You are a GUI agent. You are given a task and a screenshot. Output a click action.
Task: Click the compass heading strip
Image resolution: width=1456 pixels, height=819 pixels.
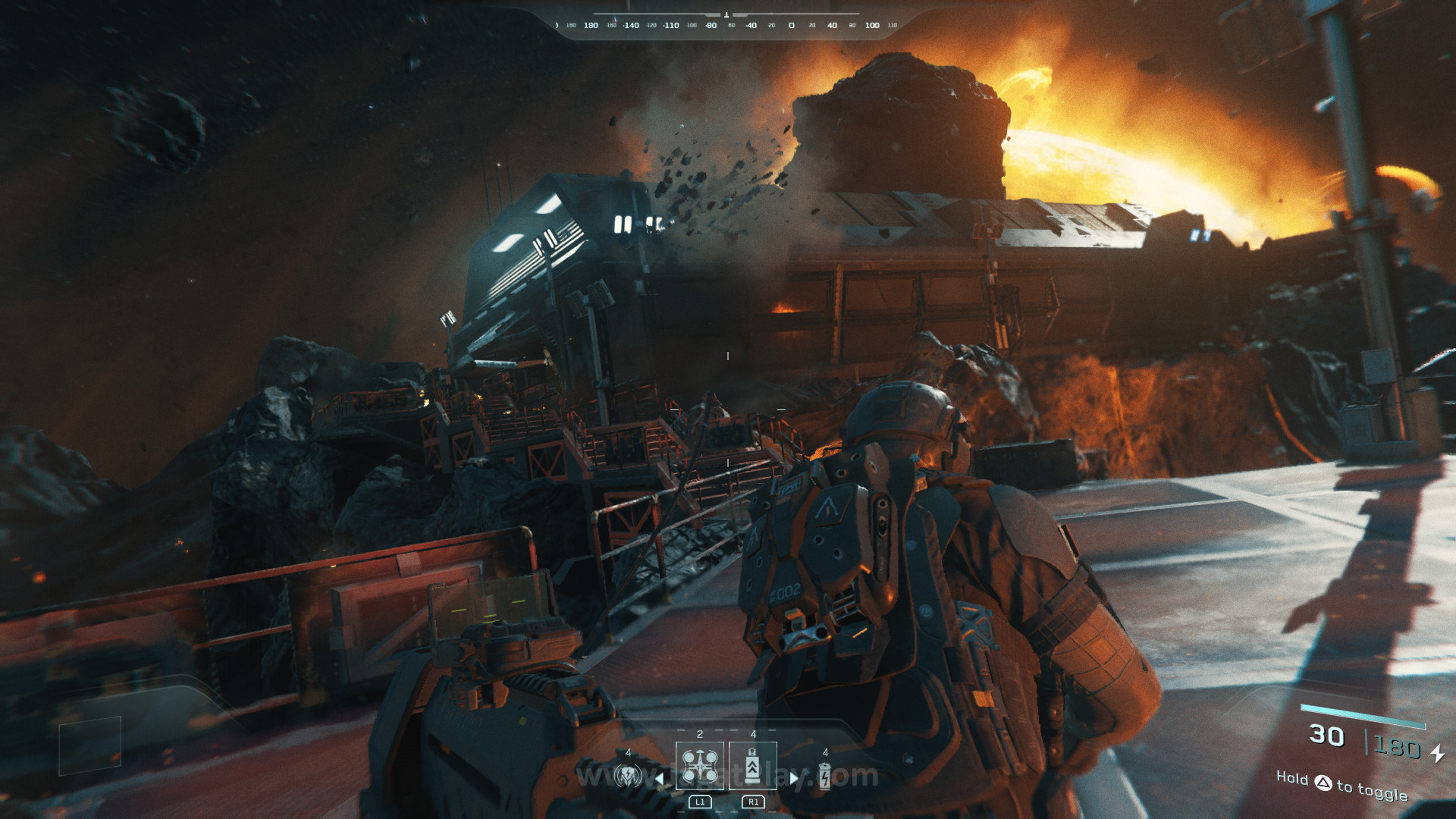tap(726, 25)
